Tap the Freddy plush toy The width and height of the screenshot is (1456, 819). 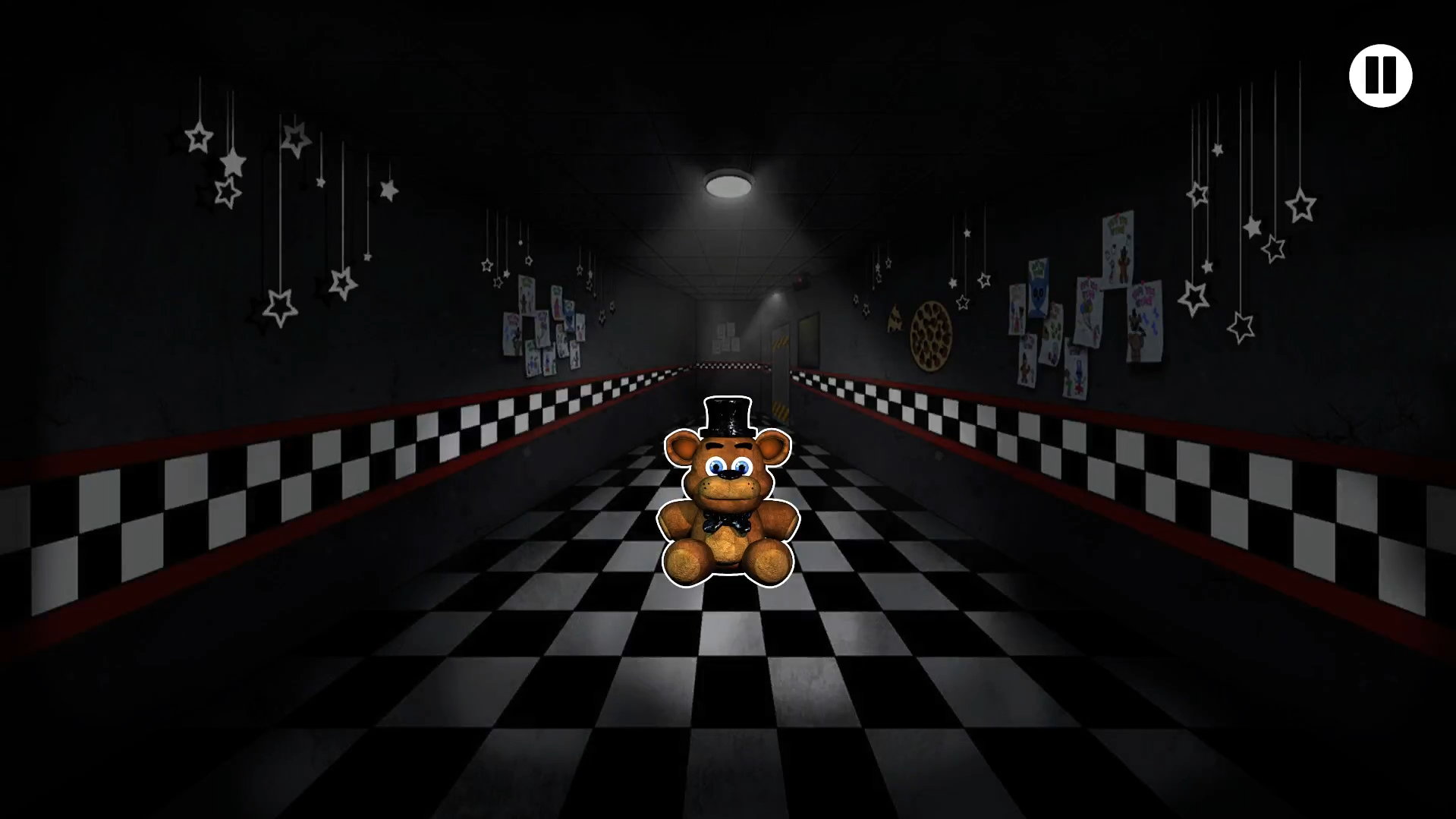pos(727,501)
